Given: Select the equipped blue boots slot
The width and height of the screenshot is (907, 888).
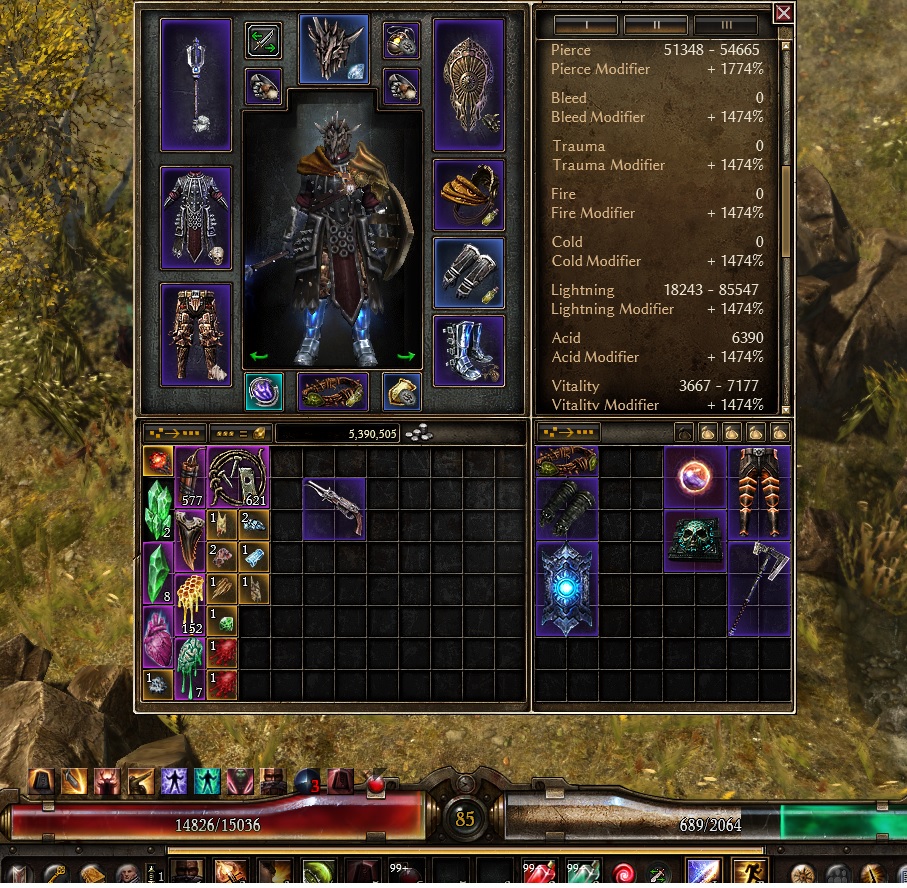Looking at the screenshot, I should 468,351.
